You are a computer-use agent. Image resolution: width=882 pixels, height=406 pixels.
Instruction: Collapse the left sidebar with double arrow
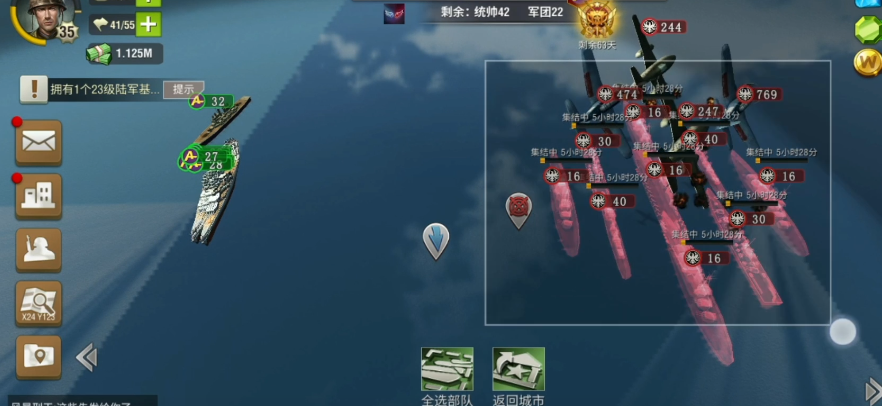(x=86, y=357)
